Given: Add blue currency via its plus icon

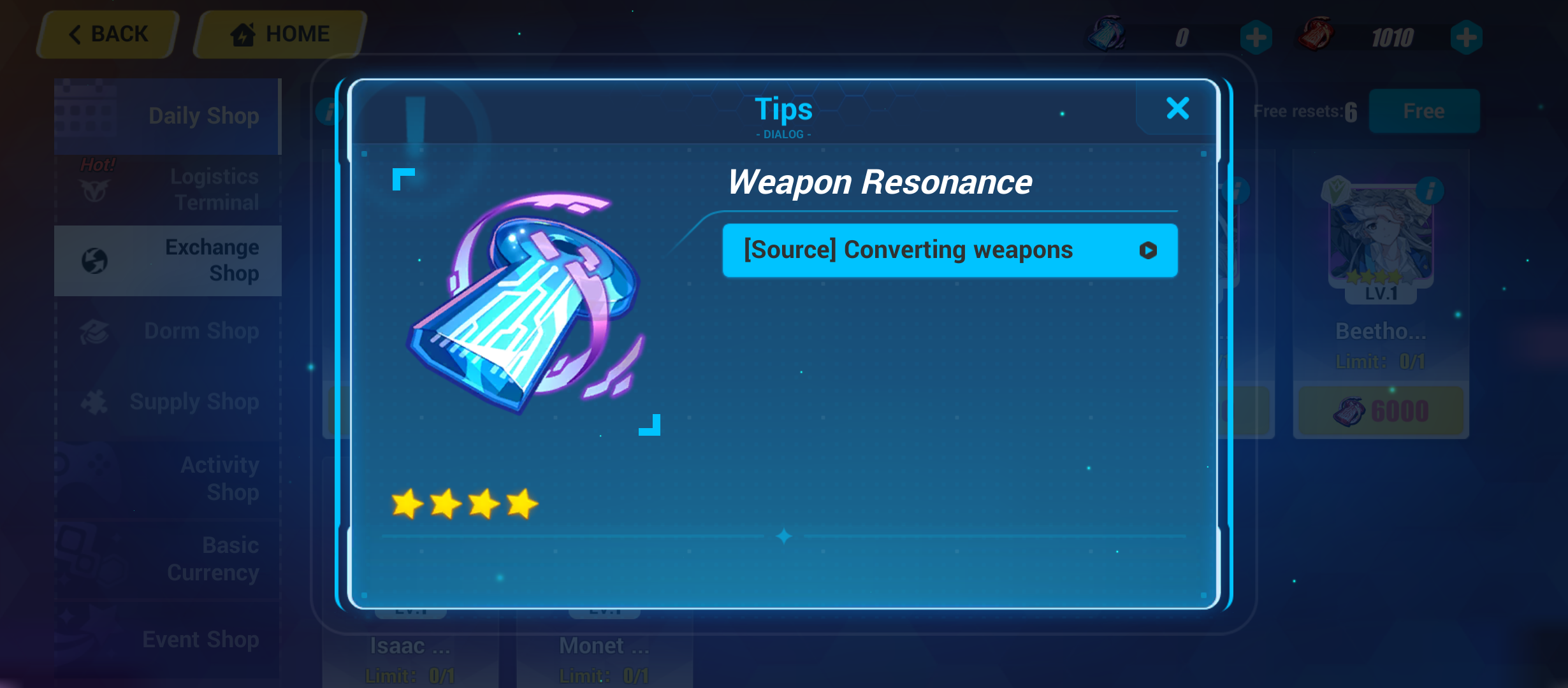Looking at the screenshot, I should click(1256, 38).
